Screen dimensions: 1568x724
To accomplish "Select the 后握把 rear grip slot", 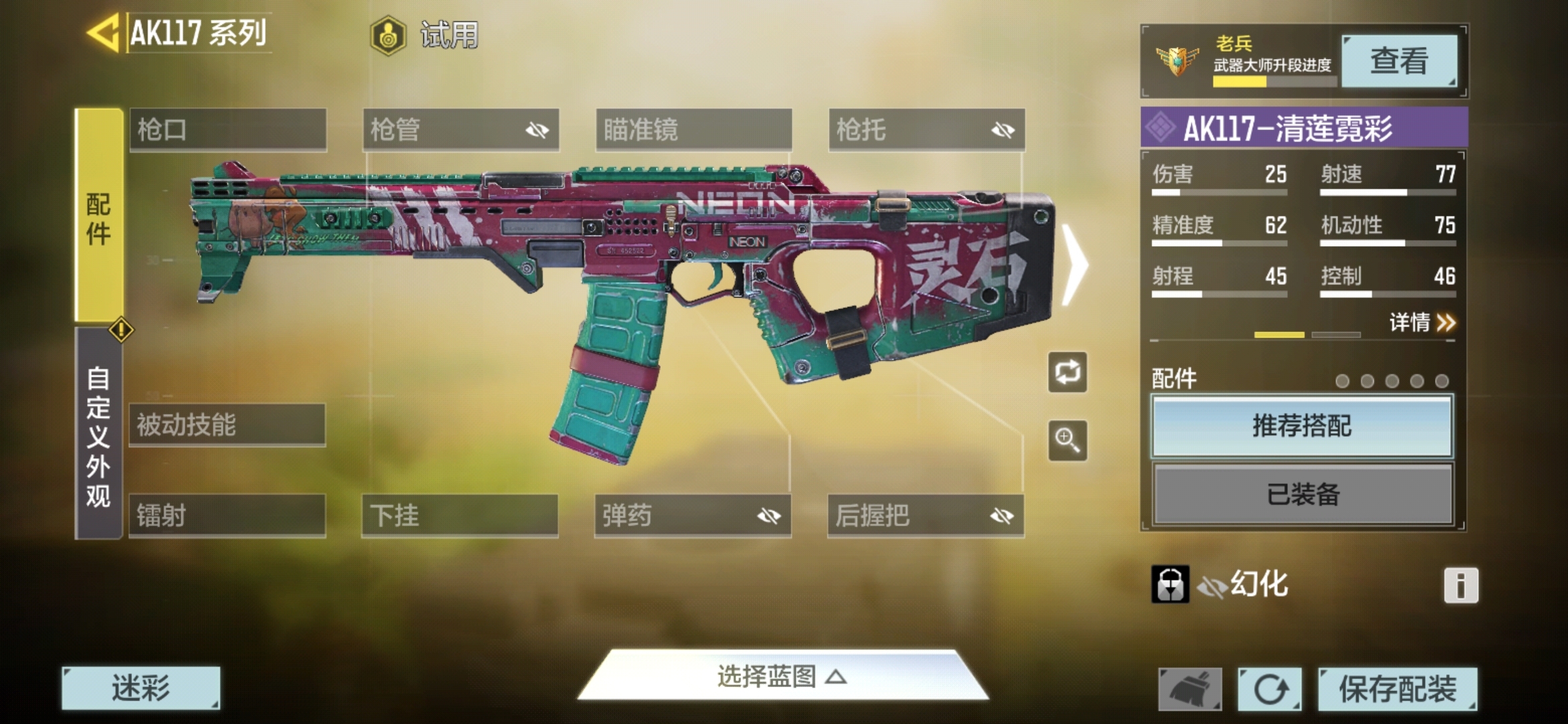I will pos(925,516).
